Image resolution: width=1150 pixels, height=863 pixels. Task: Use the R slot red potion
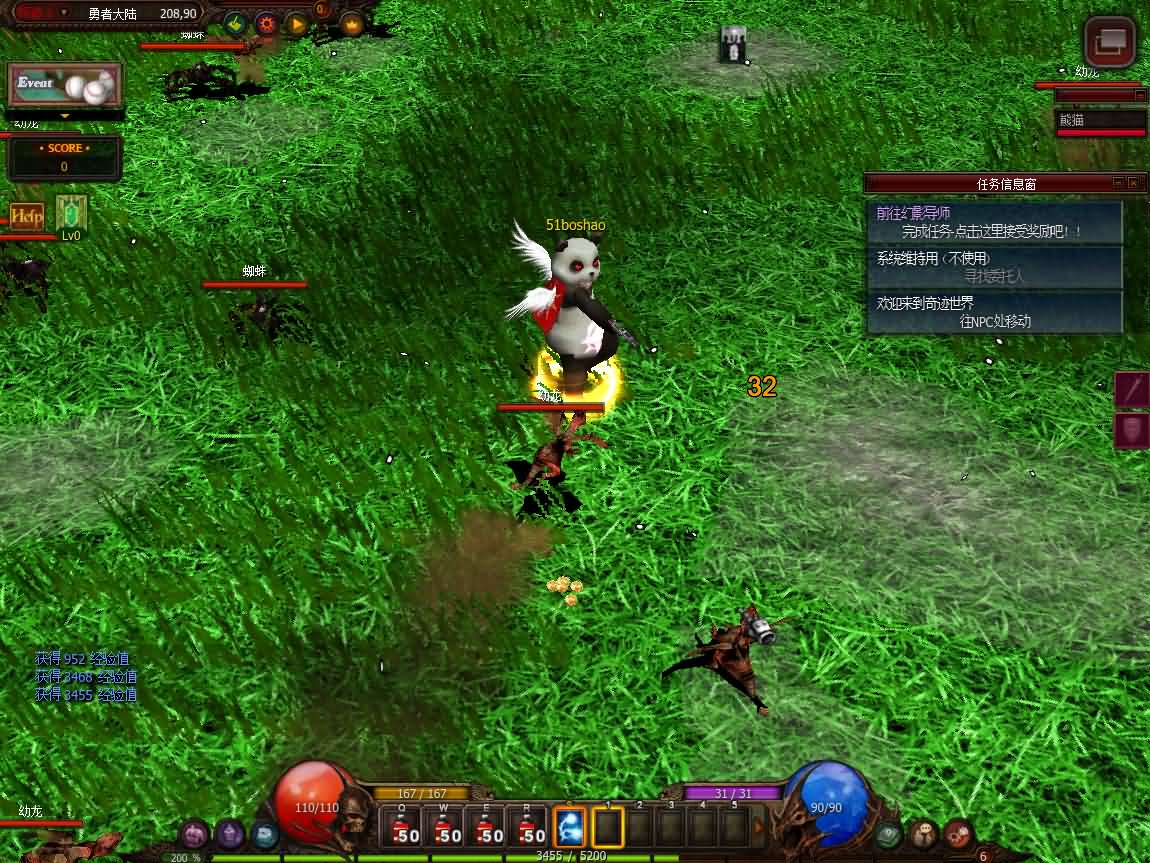click(x=530, y=830)
